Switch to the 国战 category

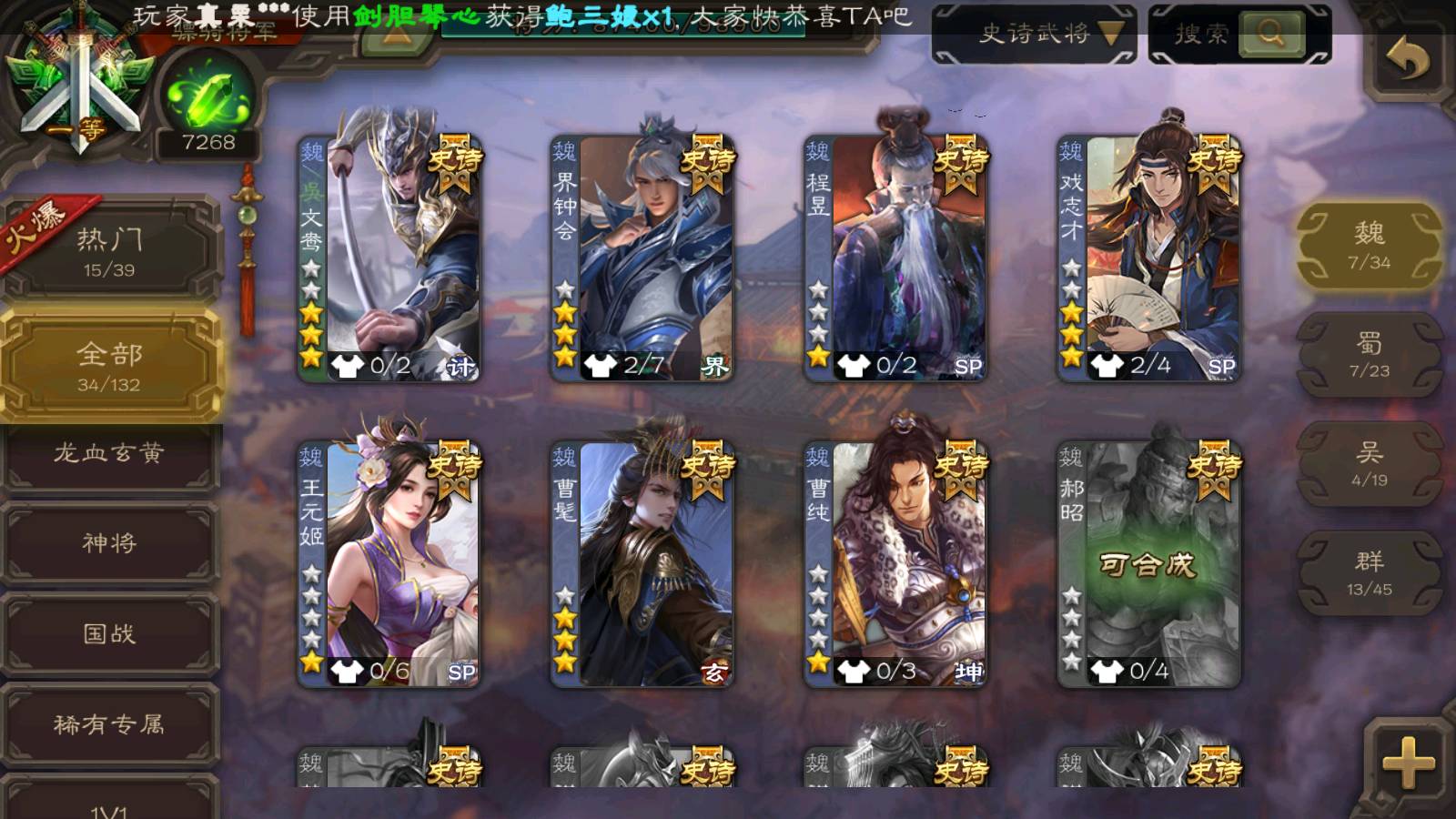tap(110, 633)
